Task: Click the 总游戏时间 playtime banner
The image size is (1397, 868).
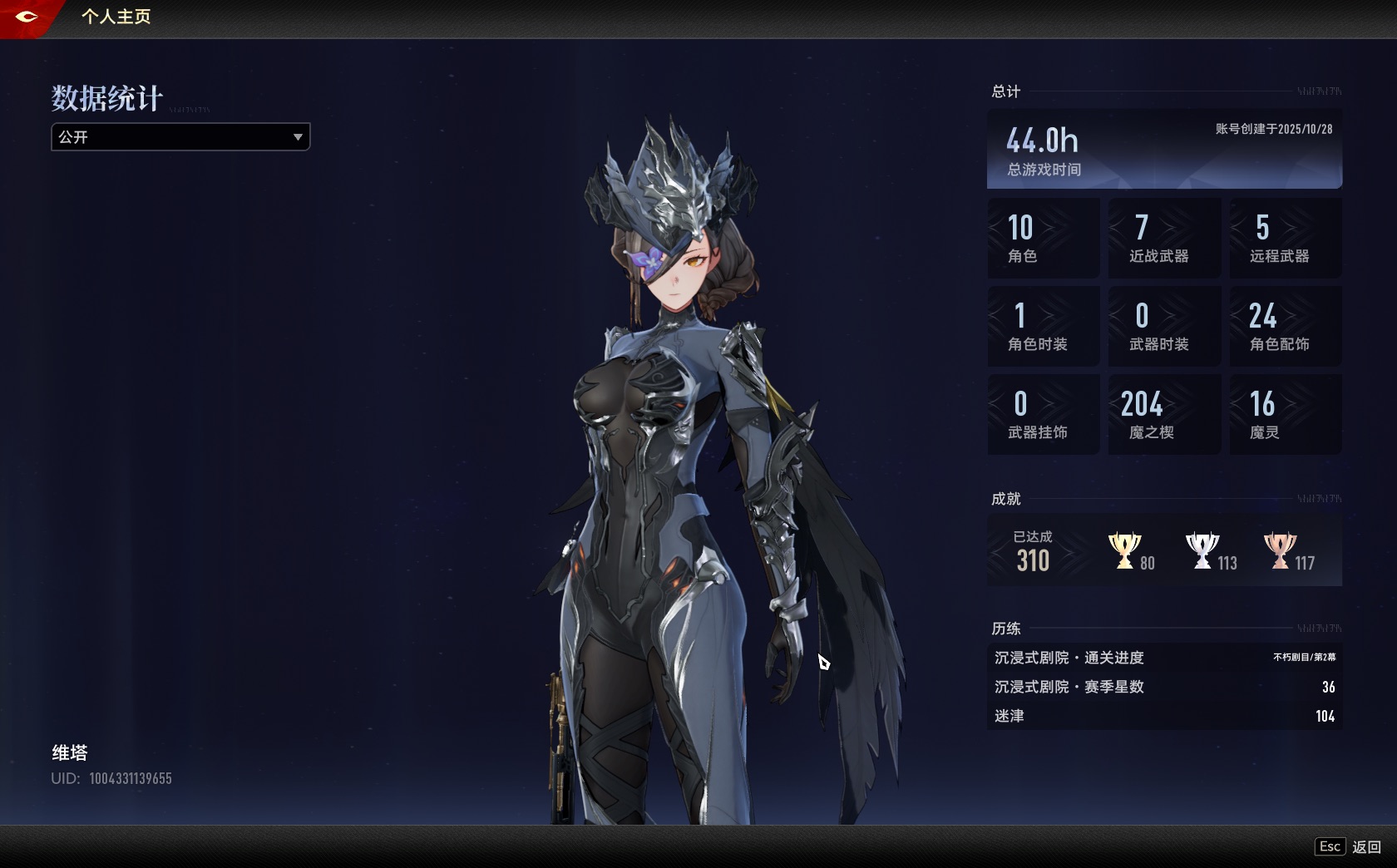Action: click(1164, 150)
